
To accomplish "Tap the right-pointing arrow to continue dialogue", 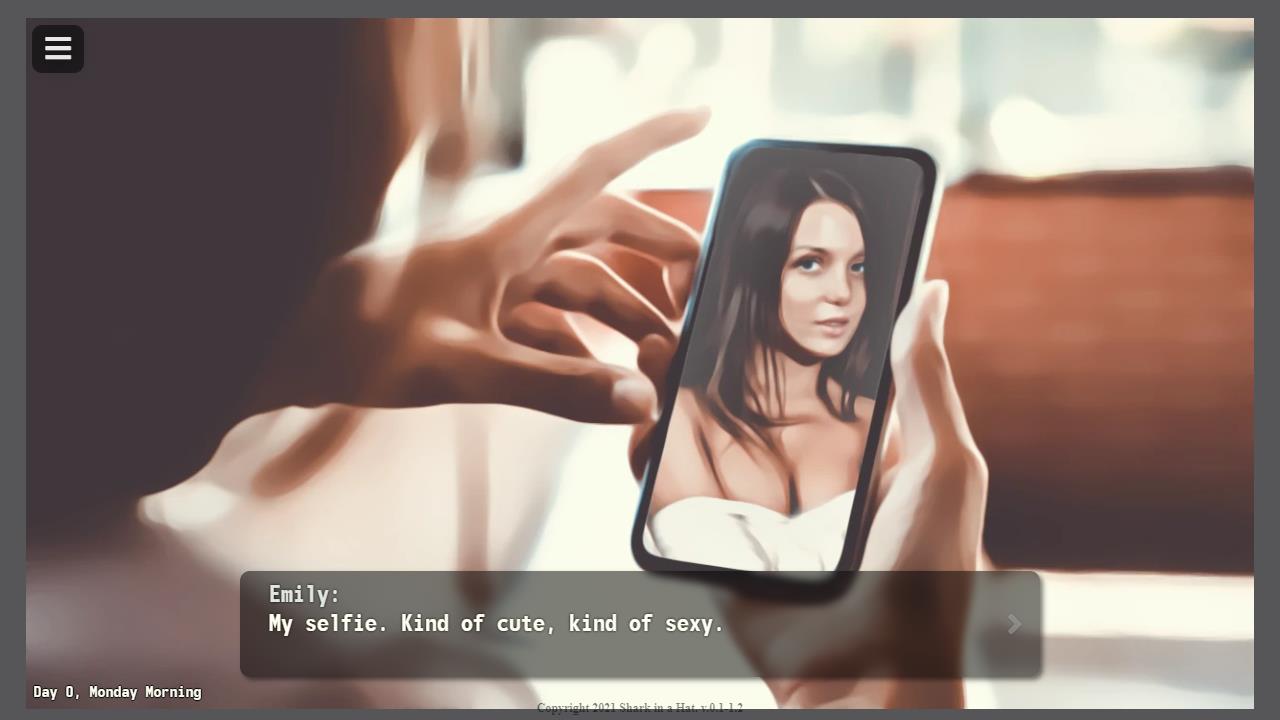I will pyautogui.click(x=1014, y=624).
